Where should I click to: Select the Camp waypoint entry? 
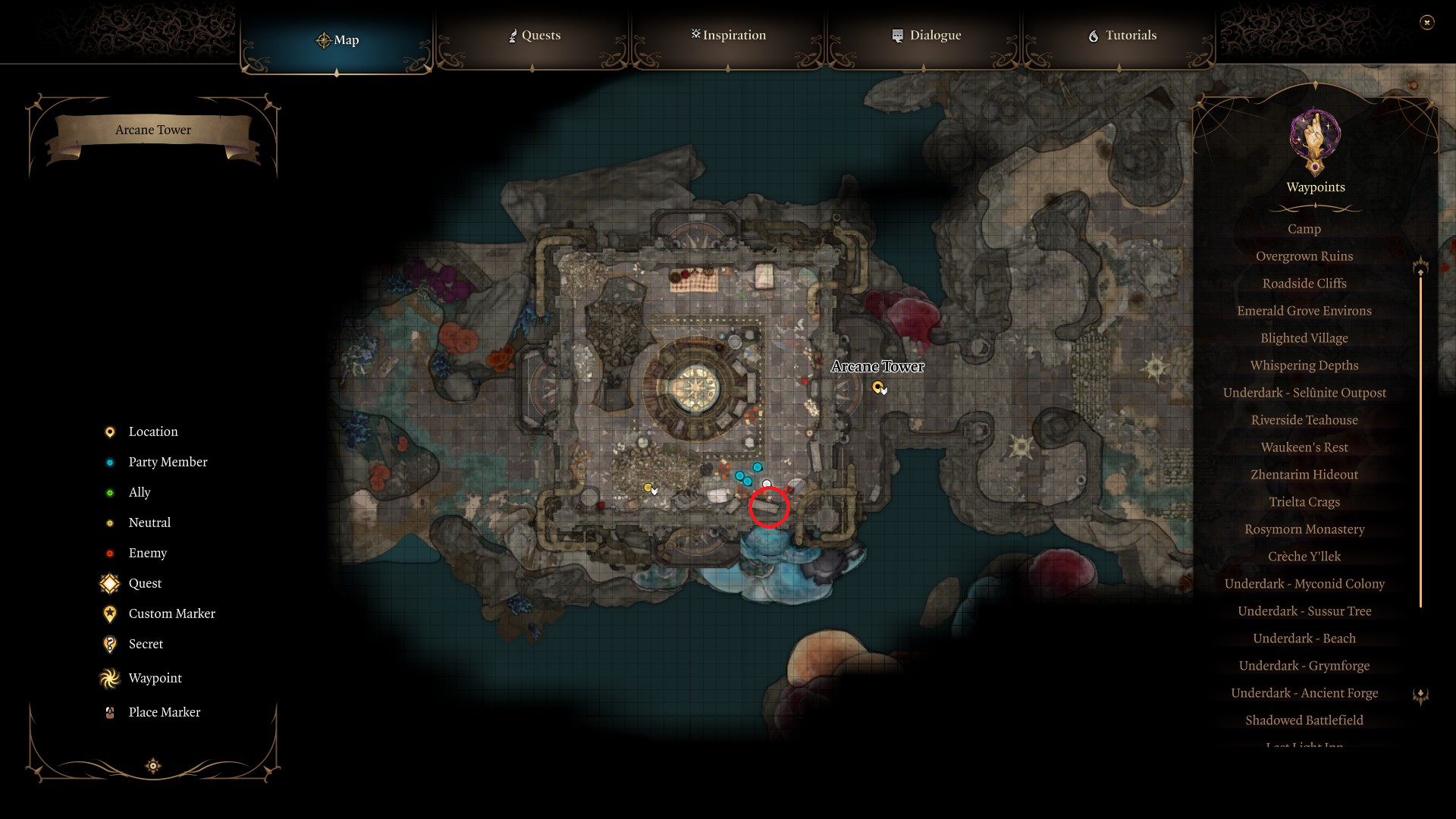[1303, 228]
